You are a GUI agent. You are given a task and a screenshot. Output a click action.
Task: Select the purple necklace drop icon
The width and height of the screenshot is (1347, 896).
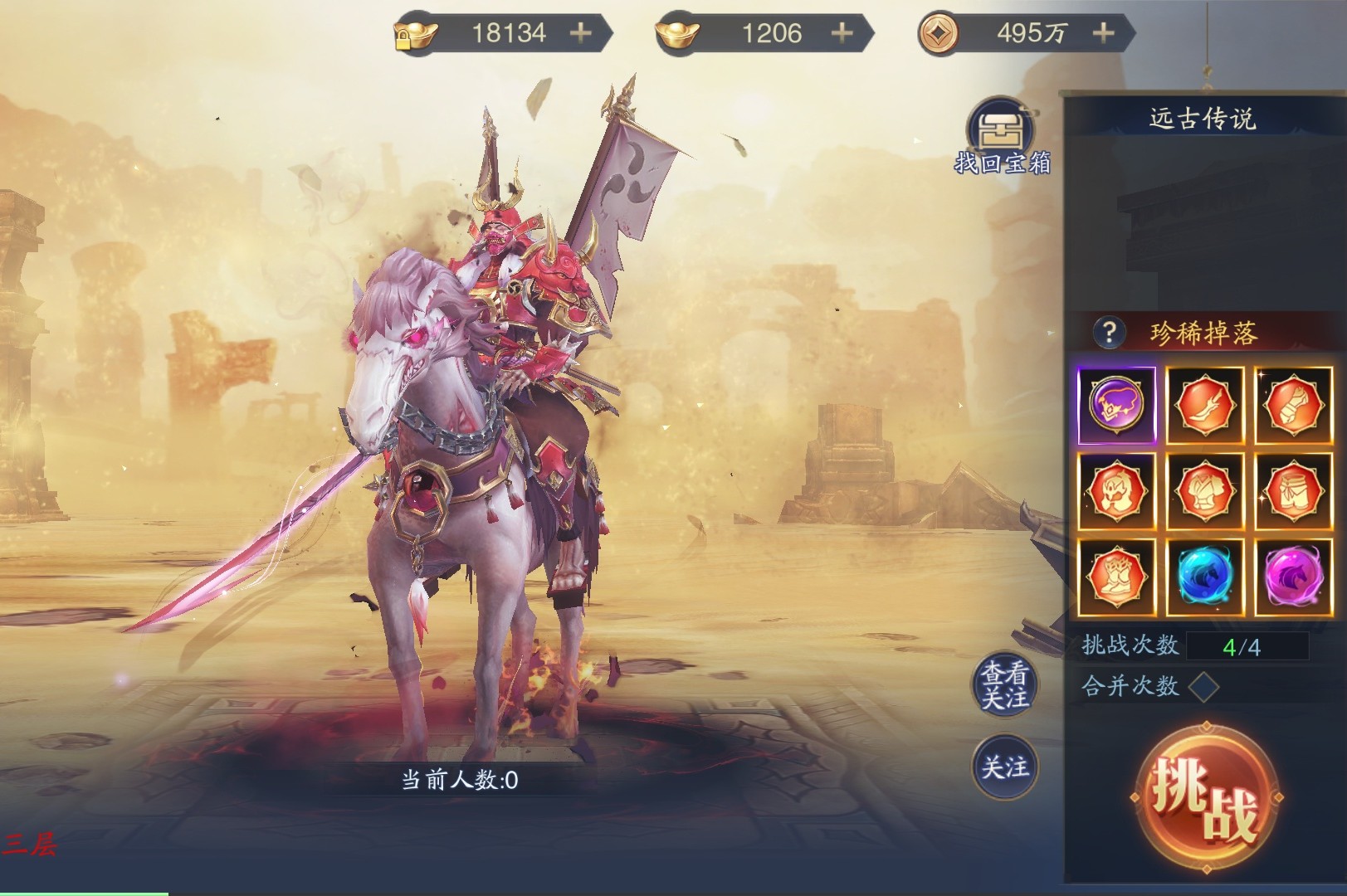coord(1116,405)
